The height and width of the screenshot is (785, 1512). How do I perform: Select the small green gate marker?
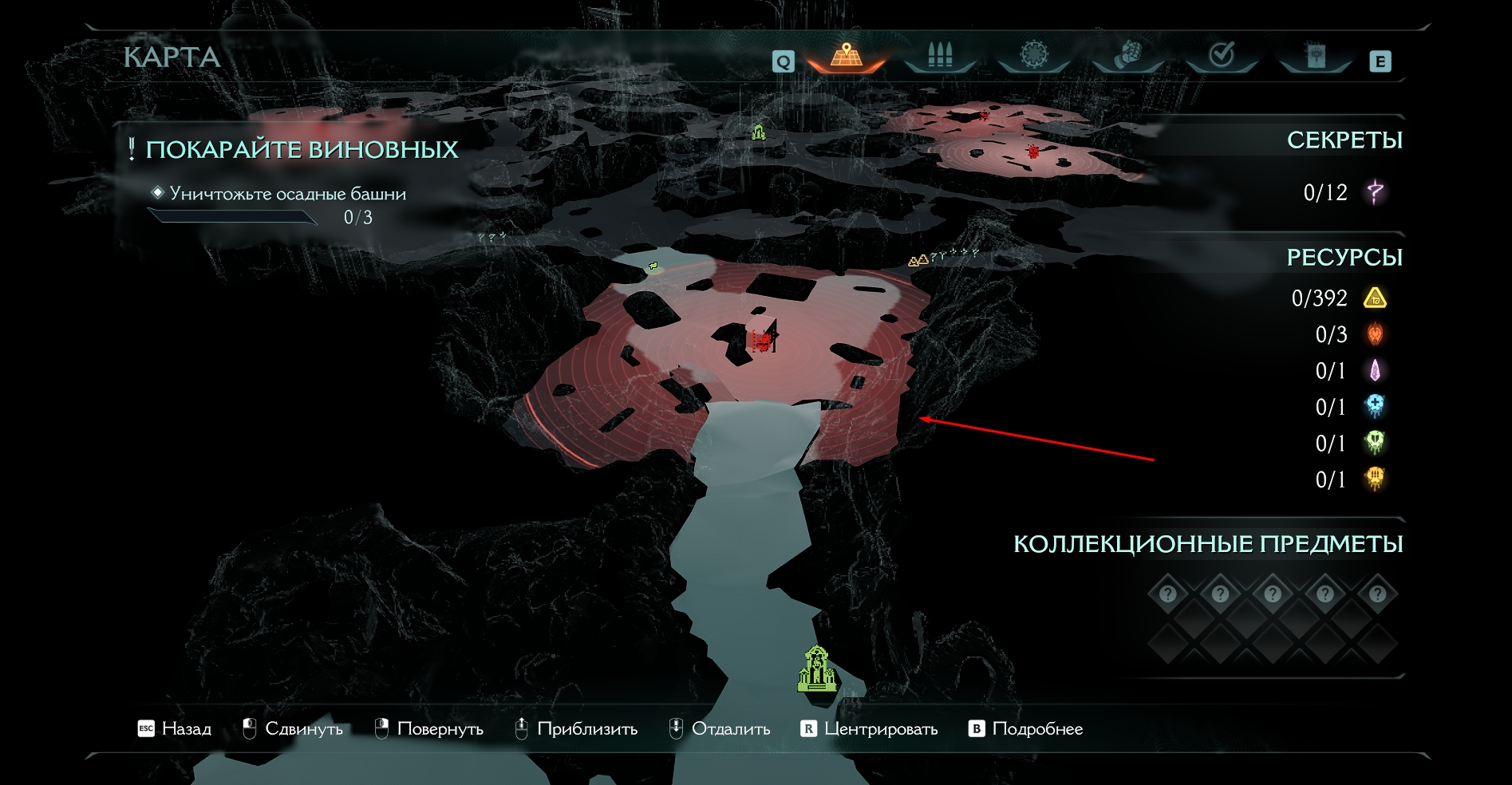click(x=758, y=132)
